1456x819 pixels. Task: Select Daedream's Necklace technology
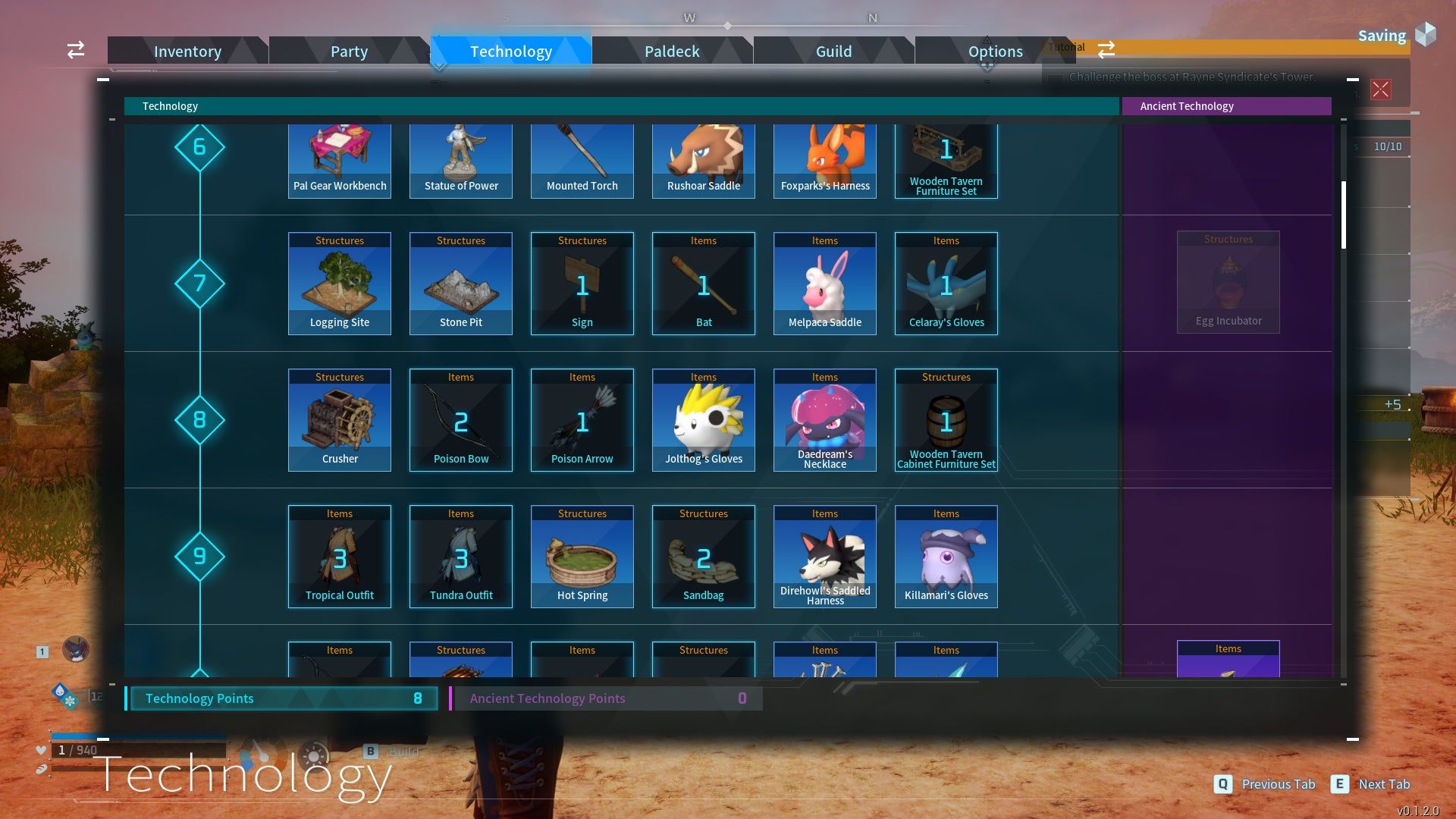click(824, 419)
